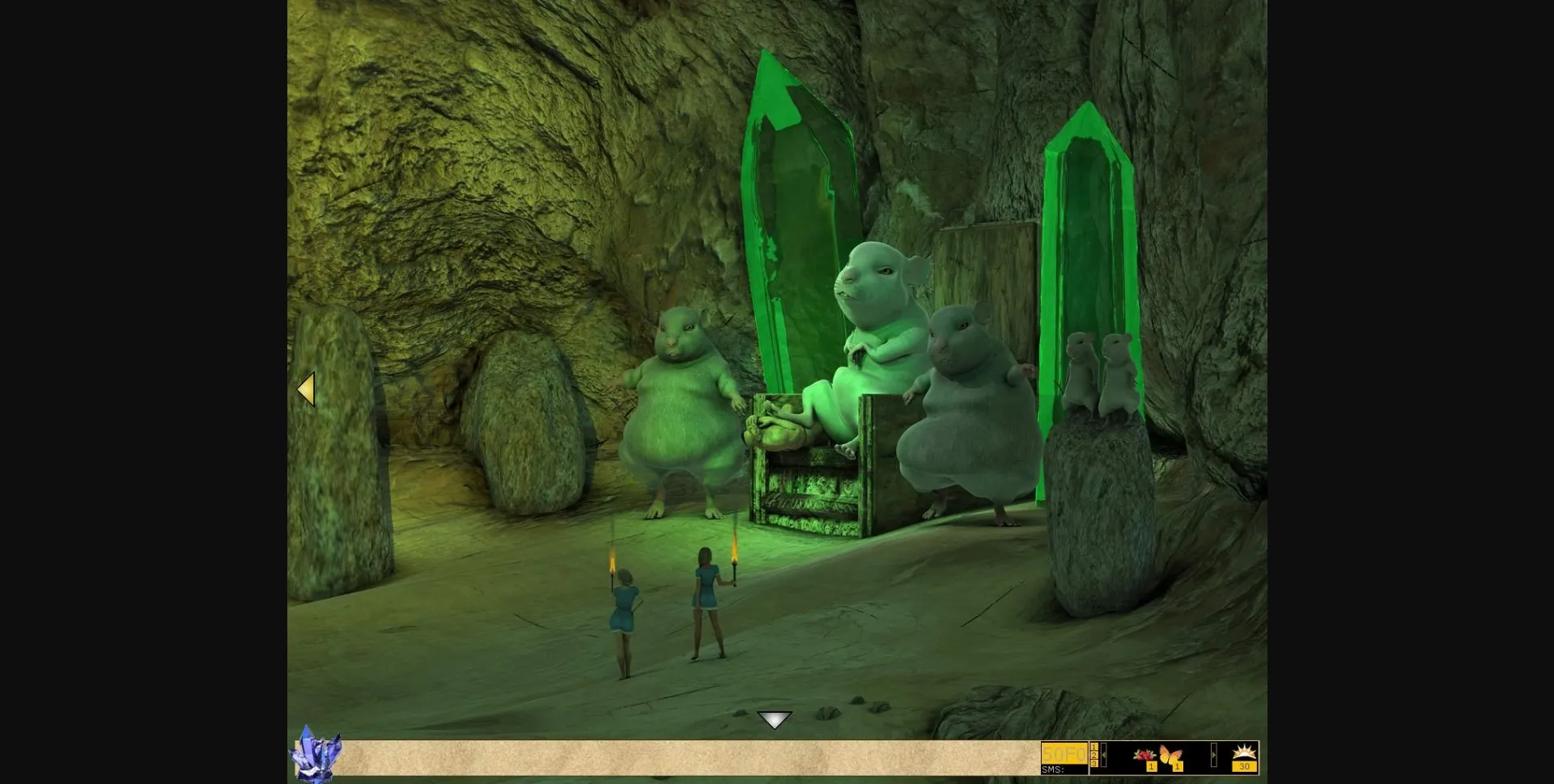Image resolution: width=1554 pixels, height=784 pixels.
Task: Click the sun icon above 30
Action: coord(1244,752)
